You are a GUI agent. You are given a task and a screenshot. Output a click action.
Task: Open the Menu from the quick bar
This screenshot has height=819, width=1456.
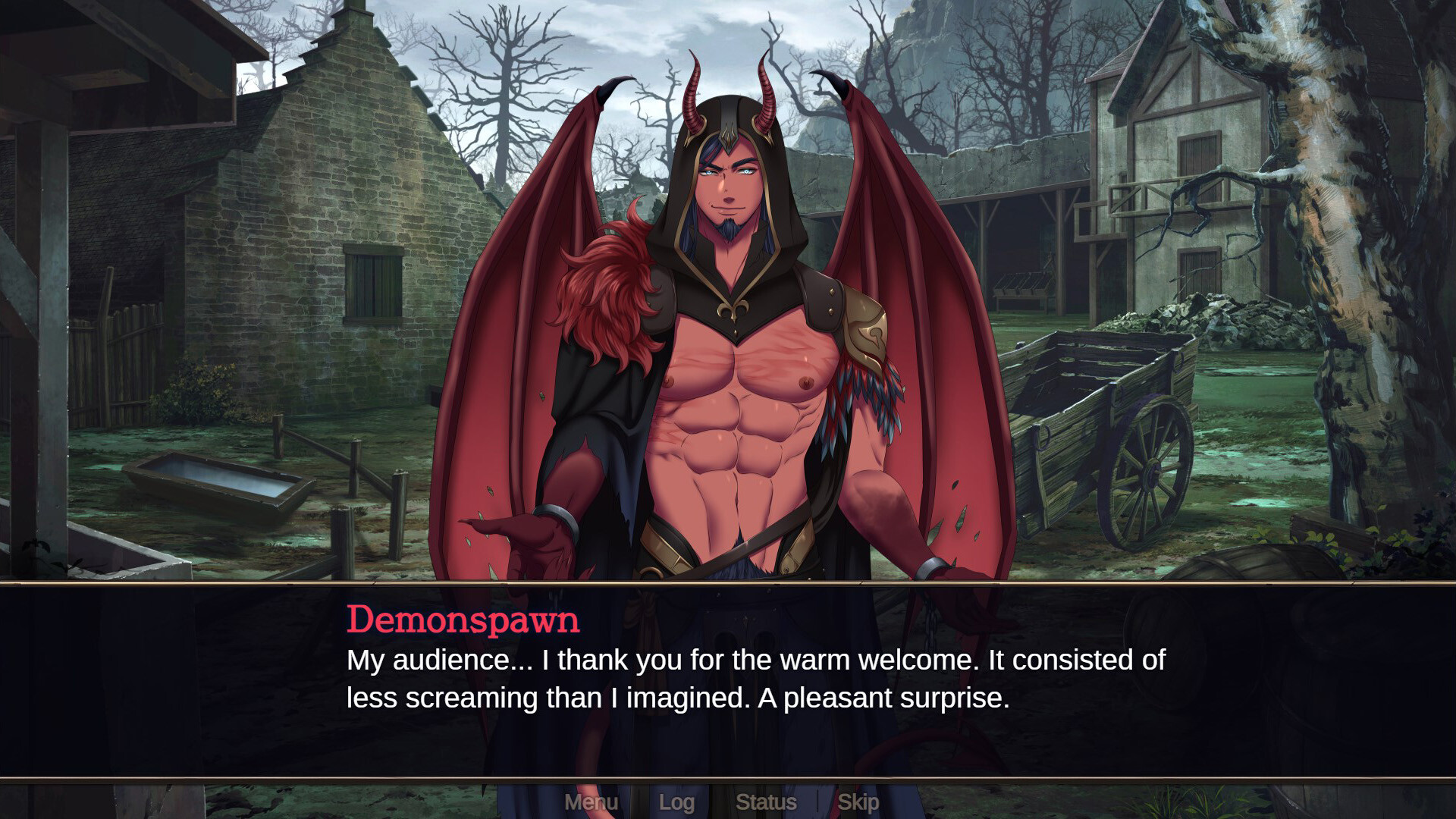[593, 802]
